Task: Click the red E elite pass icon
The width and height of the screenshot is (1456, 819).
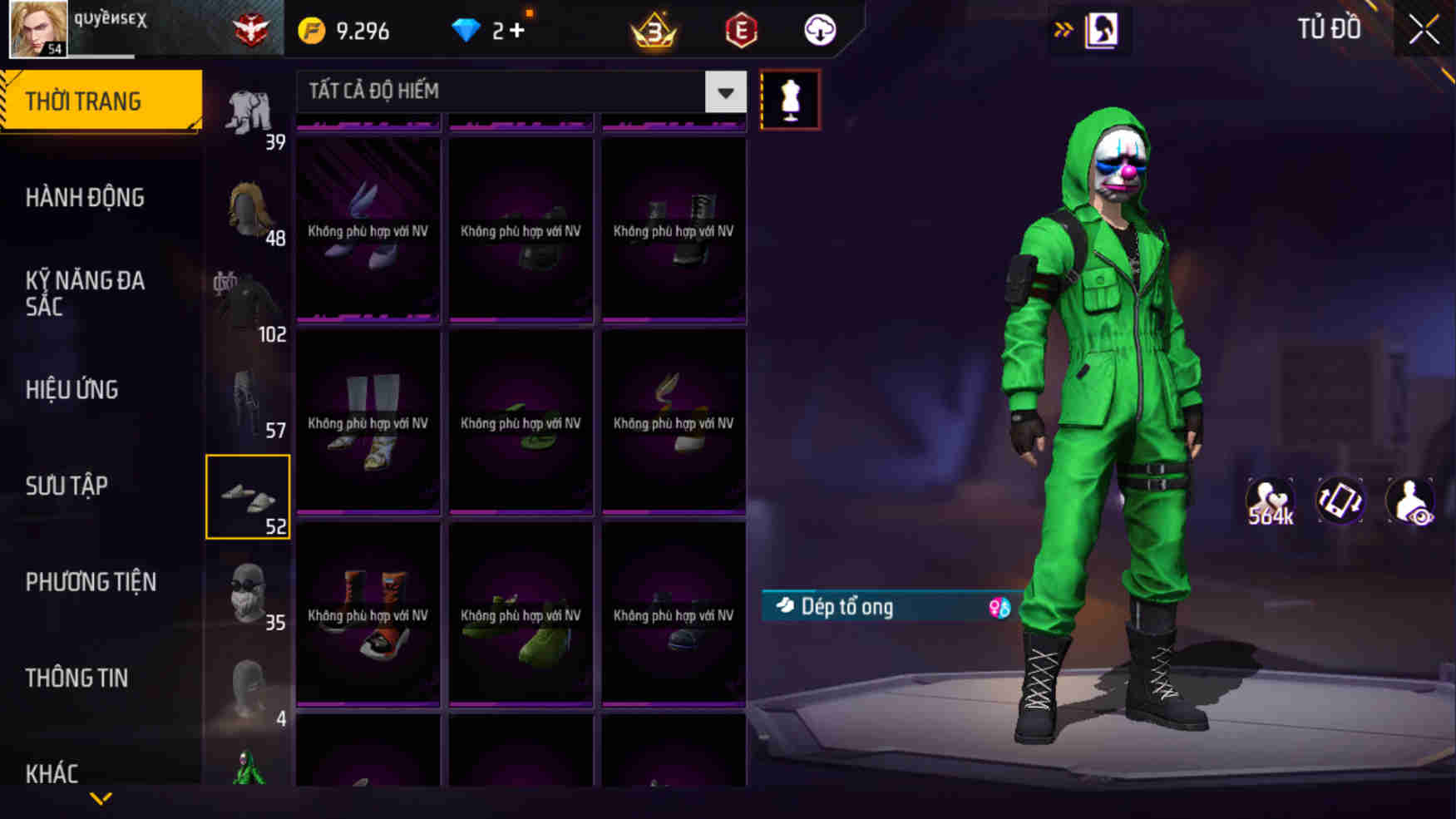Action: pos(741,30)
